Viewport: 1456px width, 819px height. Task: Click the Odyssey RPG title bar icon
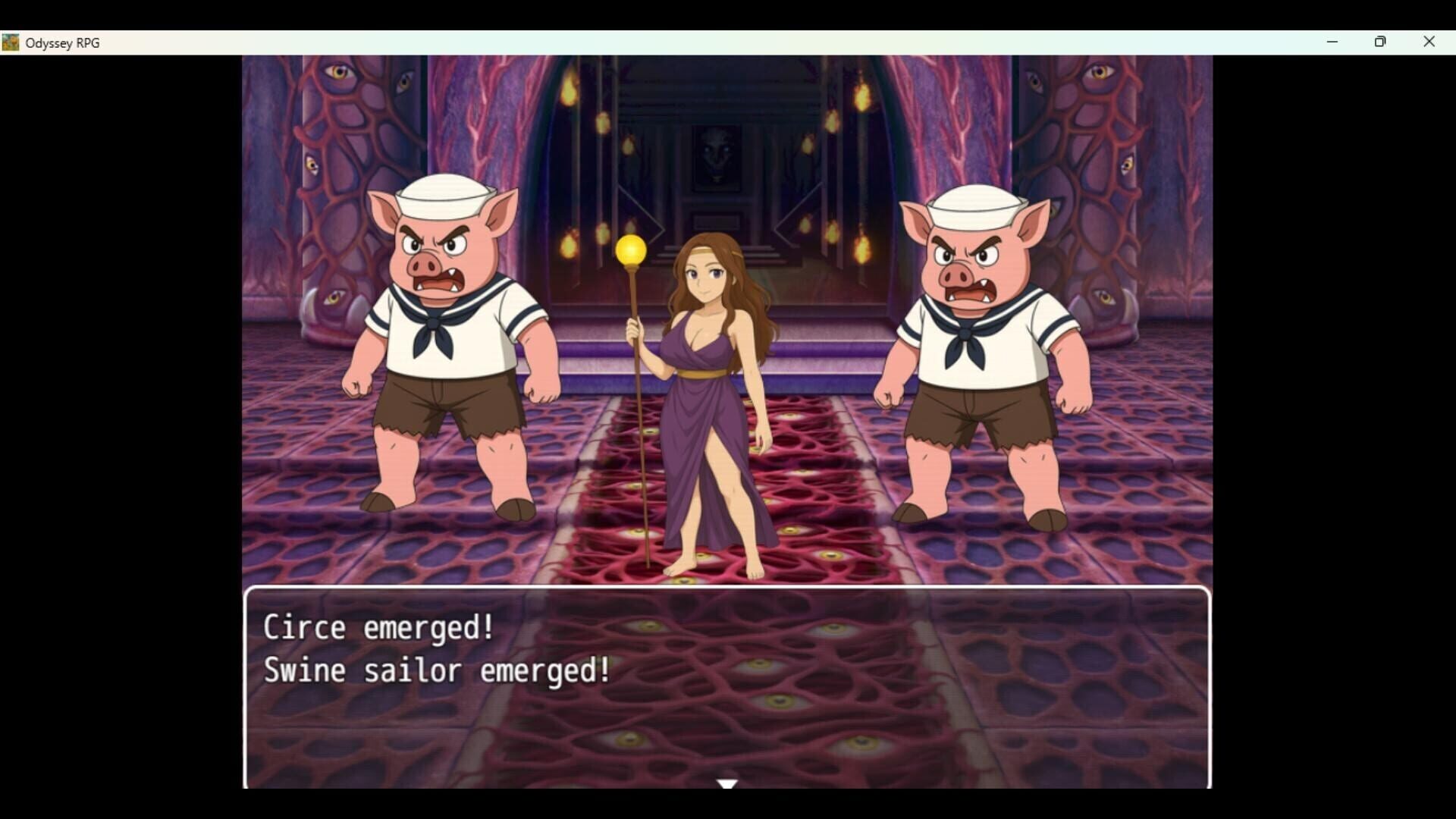pyautogui.click(x=11, y=42)
